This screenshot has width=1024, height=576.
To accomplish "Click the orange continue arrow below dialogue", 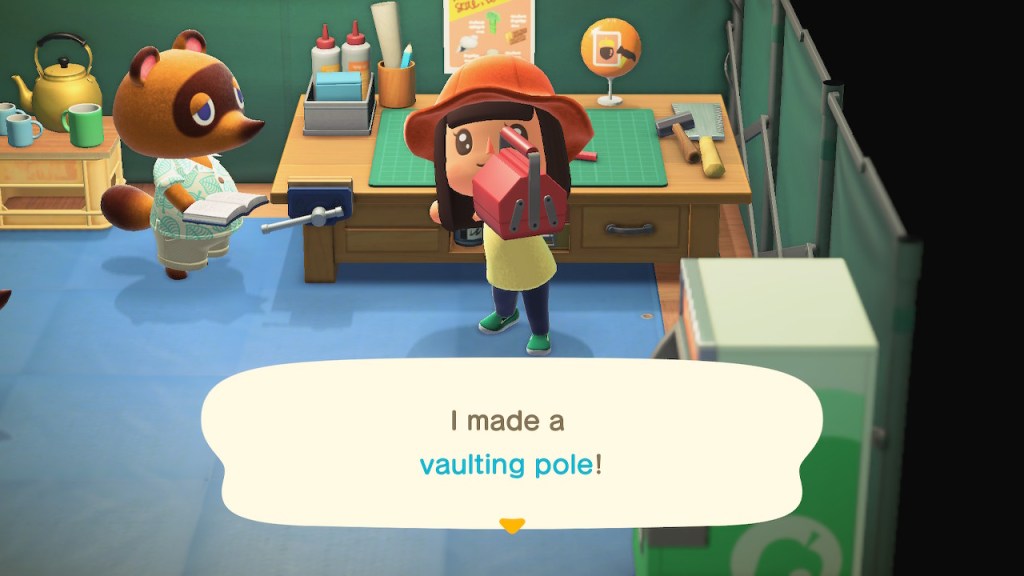I will coord(512,526).
